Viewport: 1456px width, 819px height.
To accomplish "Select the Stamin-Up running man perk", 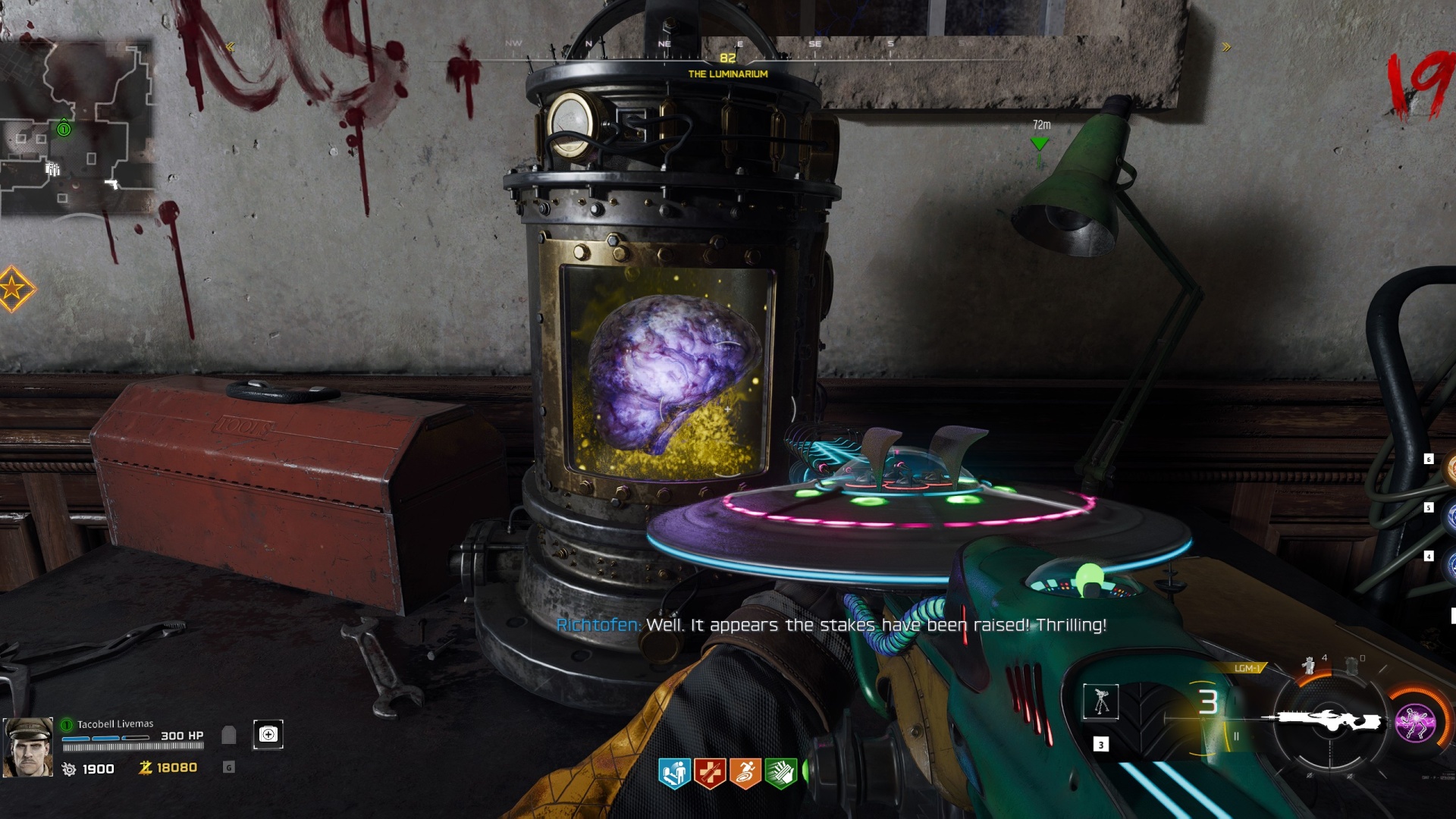I will [x=745, y=773].
